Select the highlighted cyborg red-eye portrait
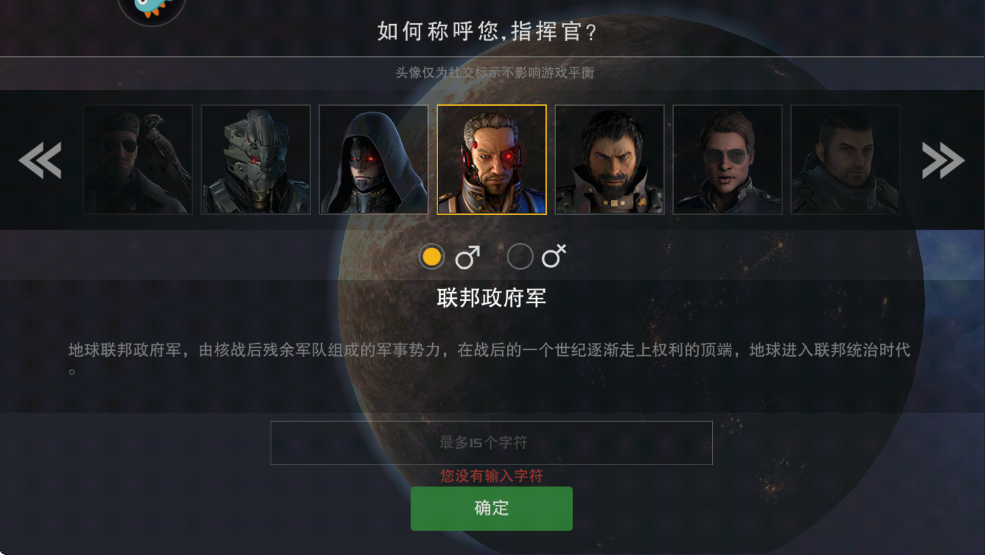This screenshot has width=985, height=555. (492, 160)
